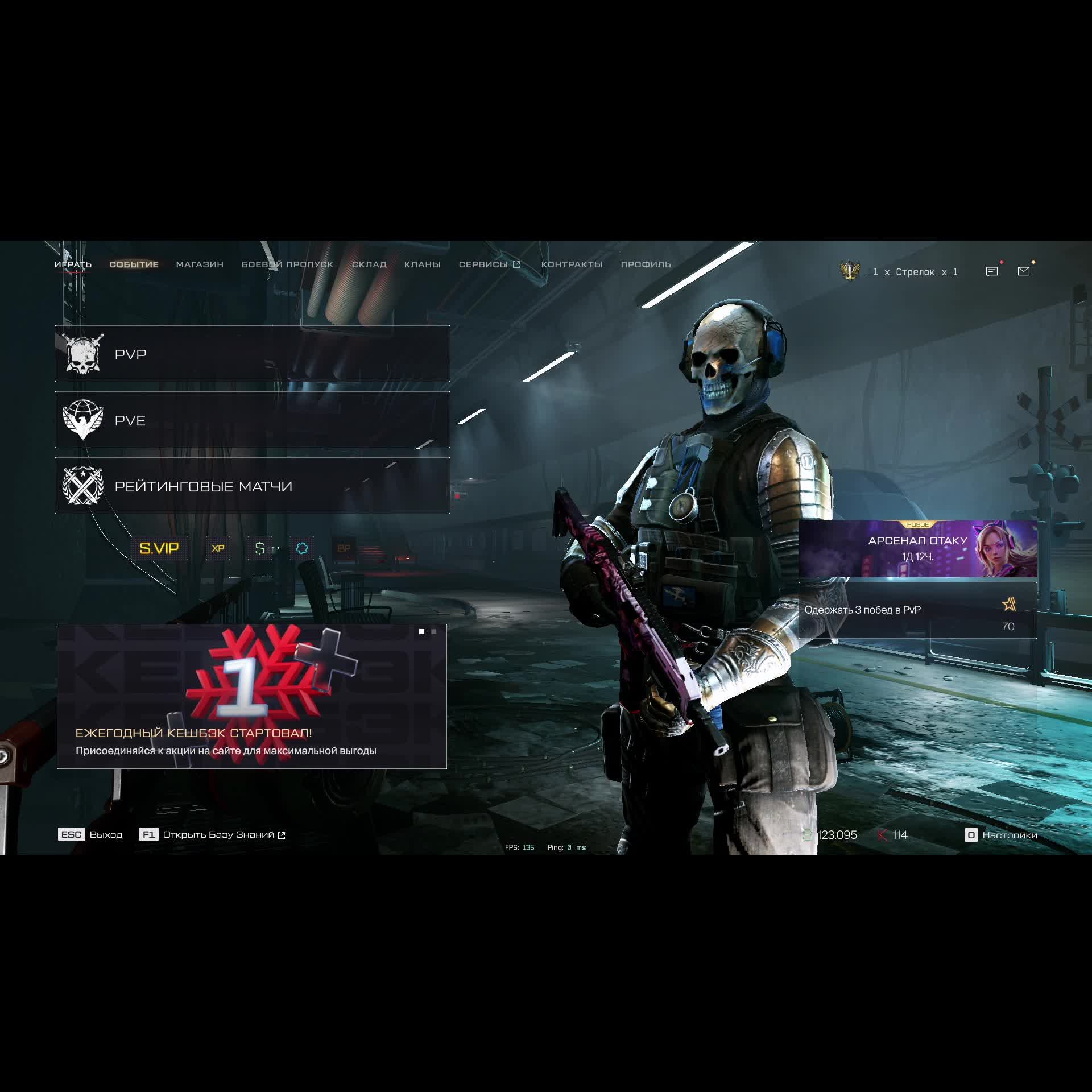Open РЕЙТИНГОВЫЕ МАТЧИ ranked mode
Image resolution: width=1092 pixels, height=1092 pixels.
point(252,486)
